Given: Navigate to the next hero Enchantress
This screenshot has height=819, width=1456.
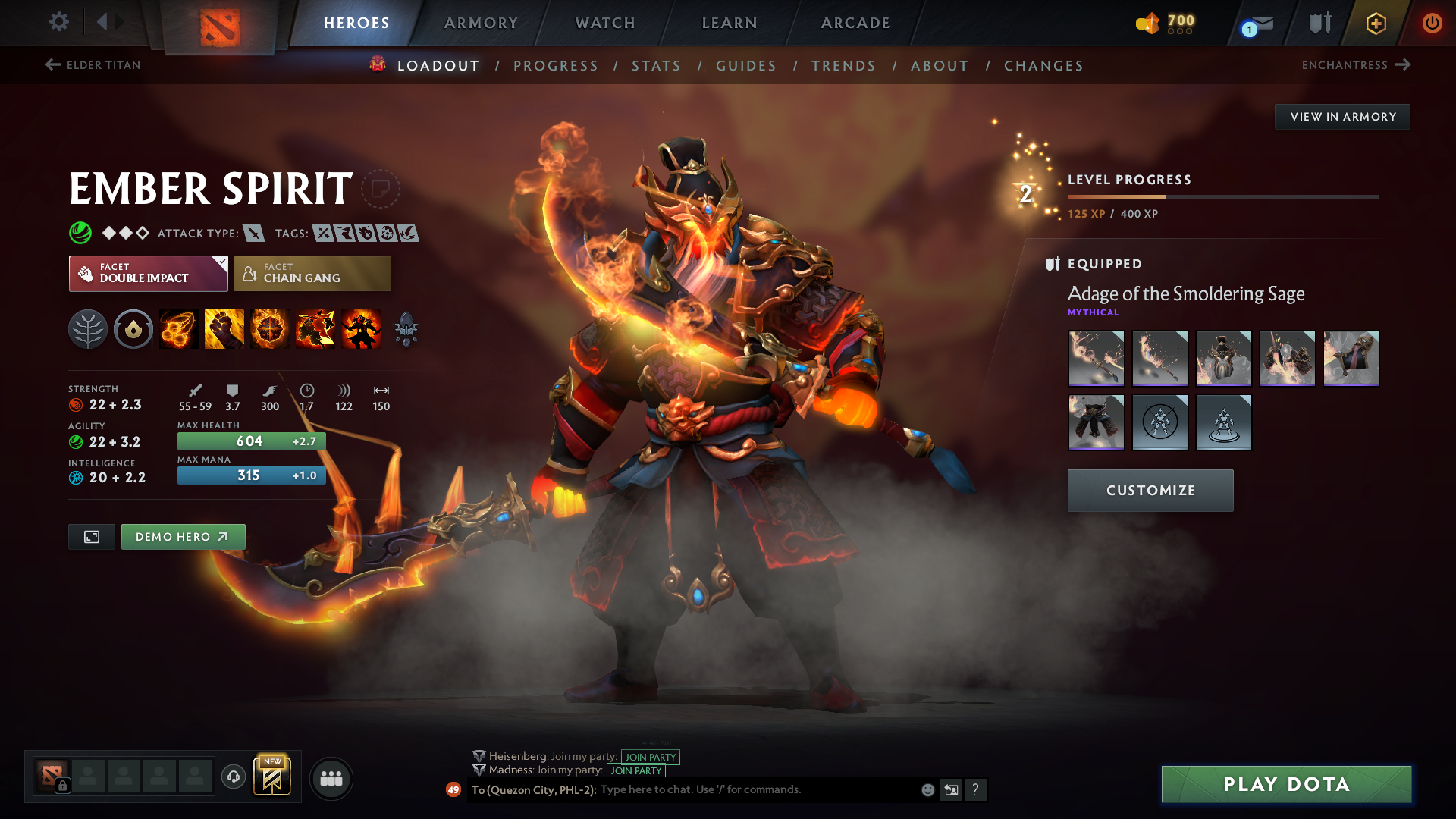Looking at the screenshot, I should click(x=1356, y=65).
